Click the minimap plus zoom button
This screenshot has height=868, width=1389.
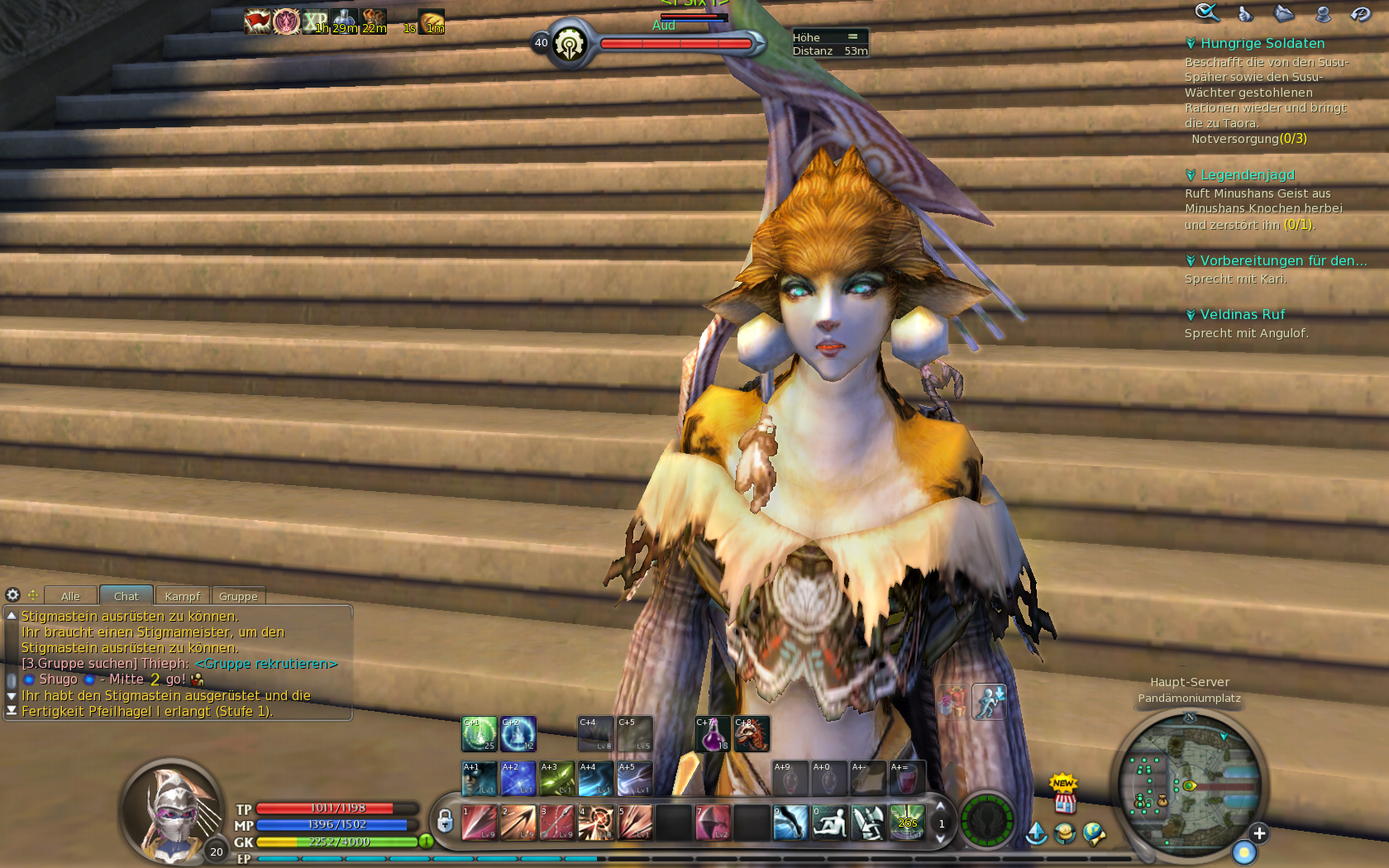point(1258,833)
